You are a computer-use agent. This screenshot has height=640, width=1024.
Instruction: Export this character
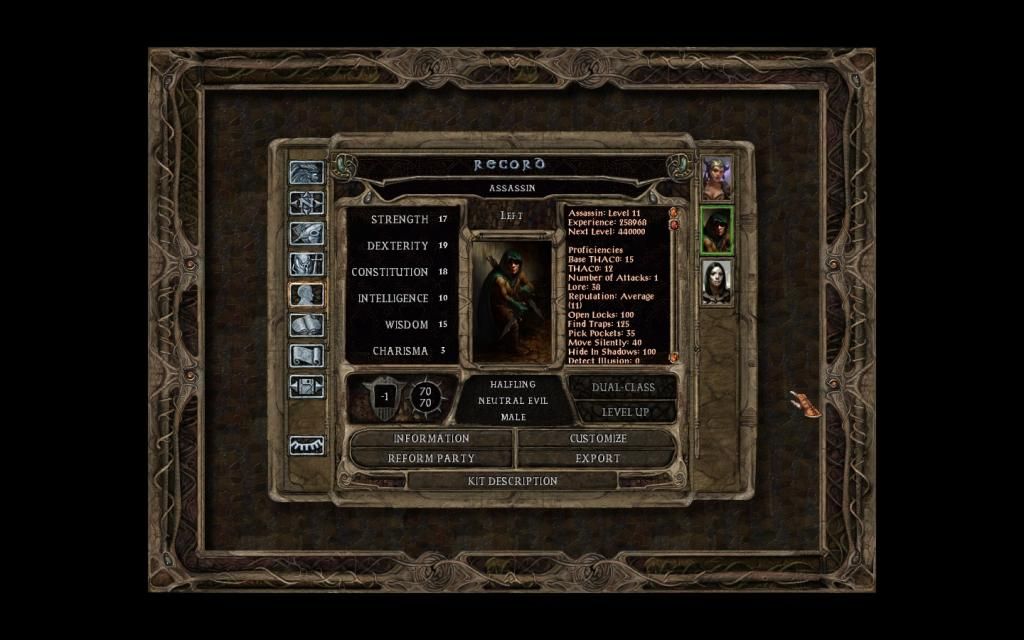coord(598,458)
